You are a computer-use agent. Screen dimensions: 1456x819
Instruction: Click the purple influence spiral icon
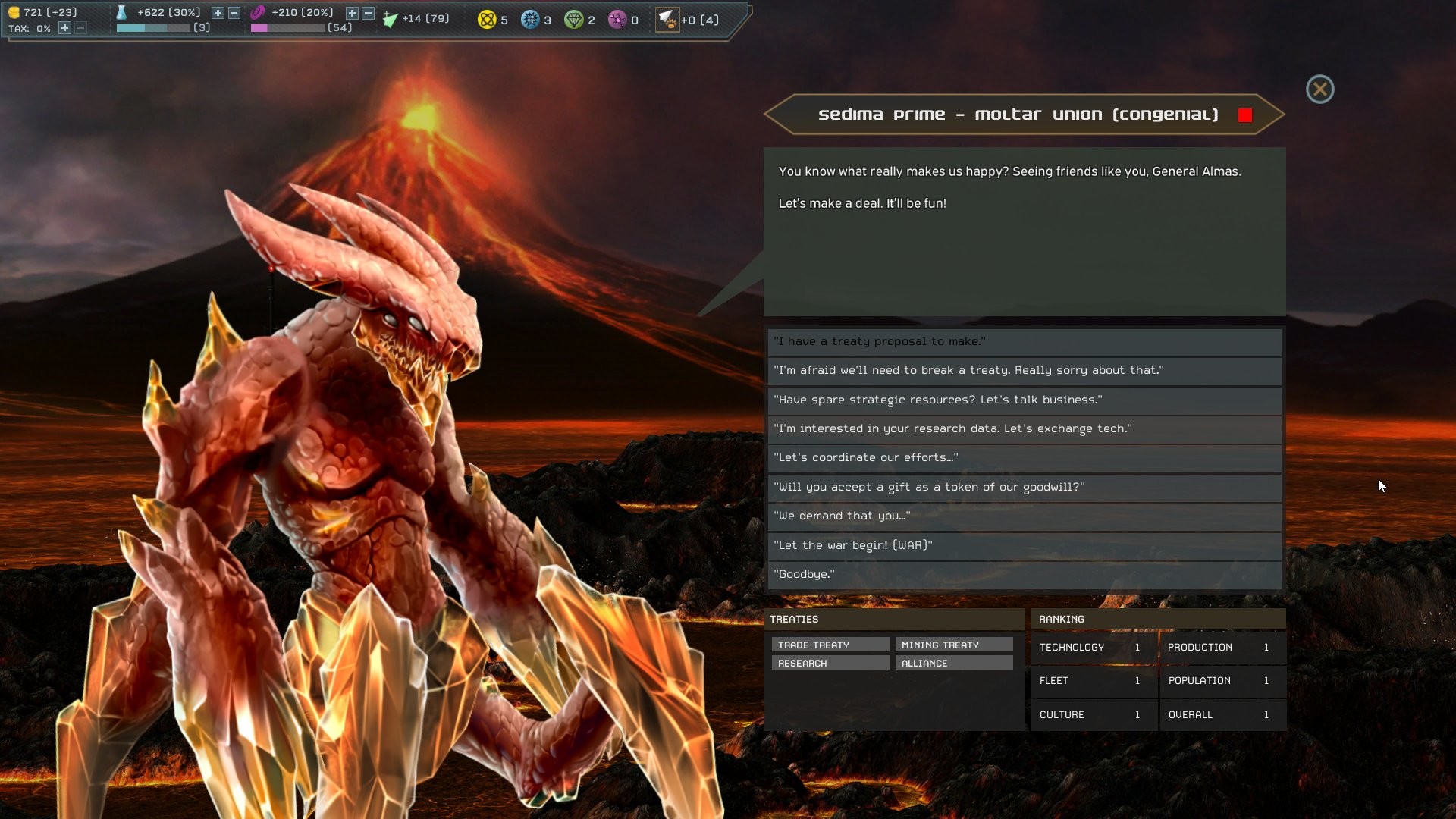pos(259,12)
